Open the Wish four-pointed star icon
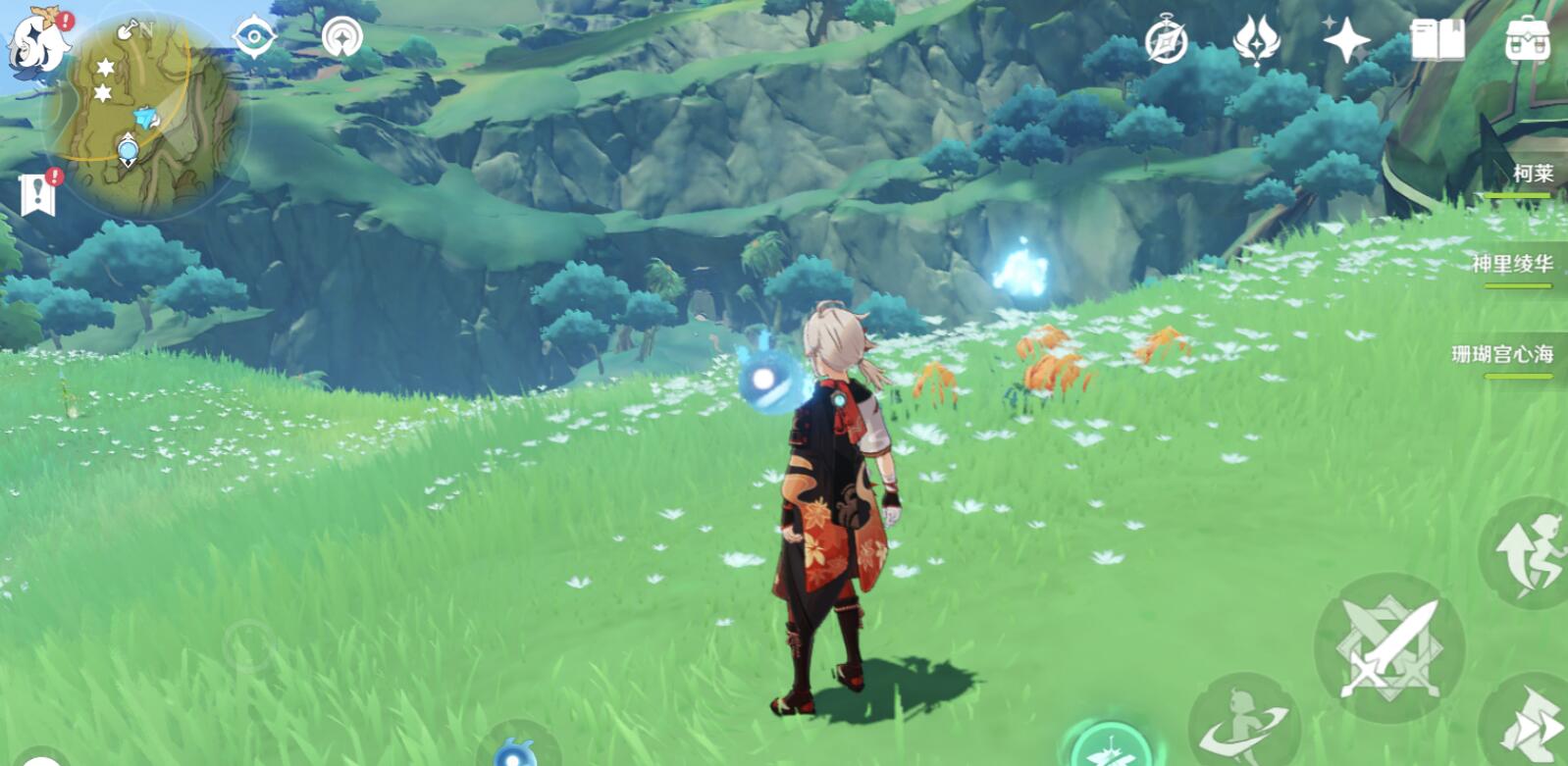The height and width of the screenshot is (766, 1568). coord(1345,41)
